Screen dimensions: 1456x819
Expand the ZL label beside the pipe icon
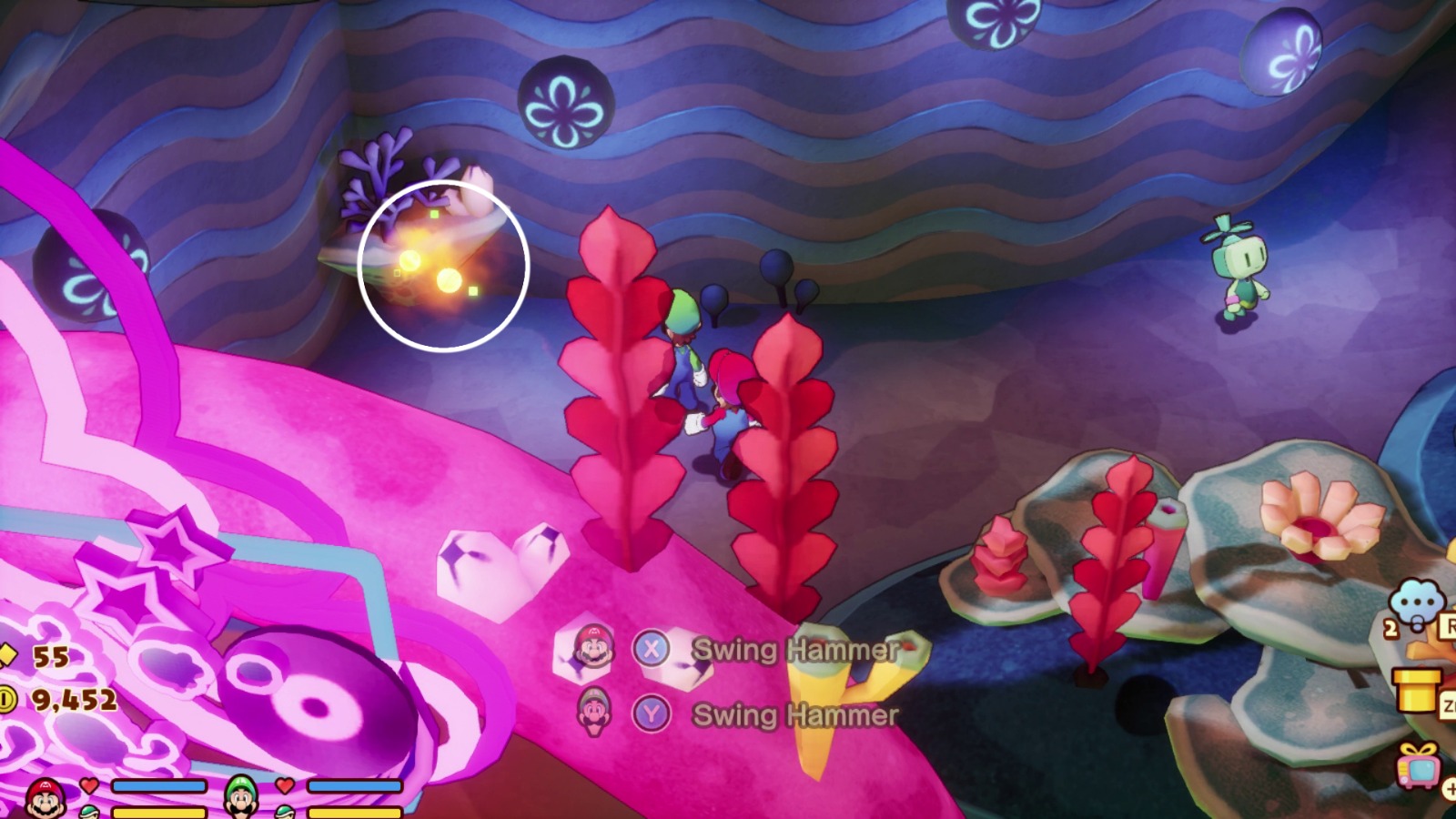[x=1450, y=703]
